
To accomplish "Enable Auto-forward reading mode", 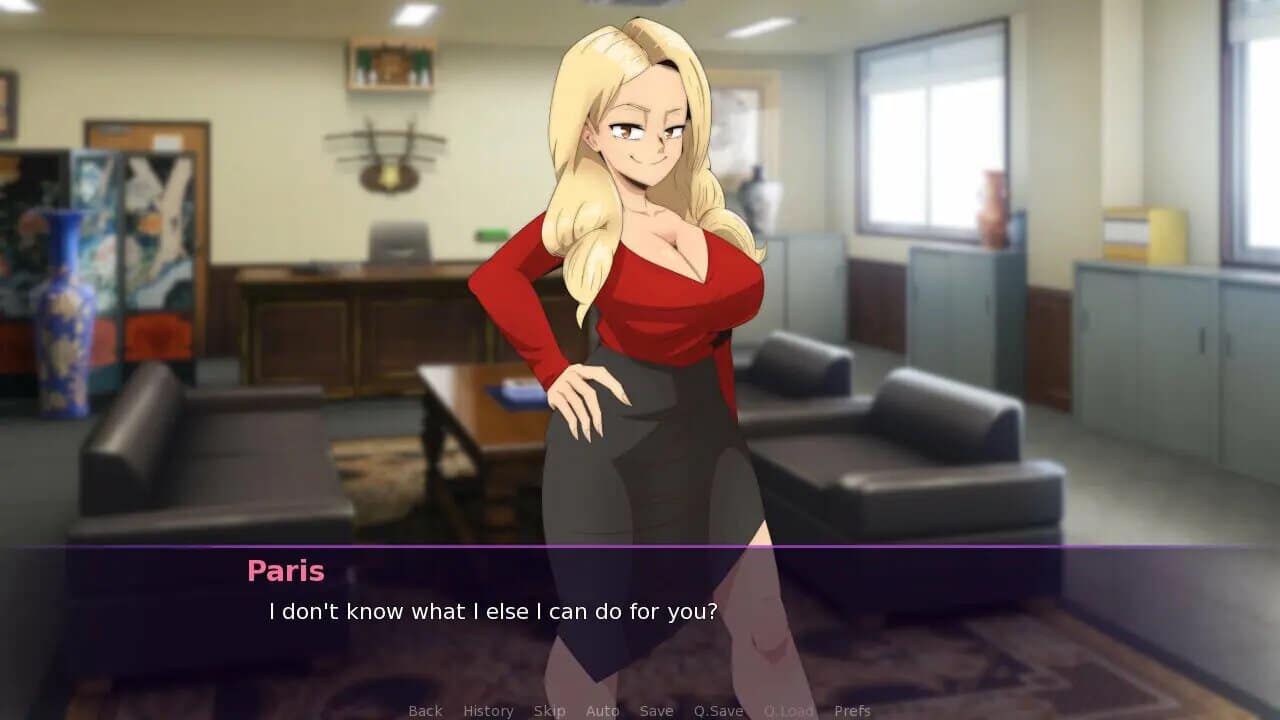I will pyautogui.click(x=603, y=710).
